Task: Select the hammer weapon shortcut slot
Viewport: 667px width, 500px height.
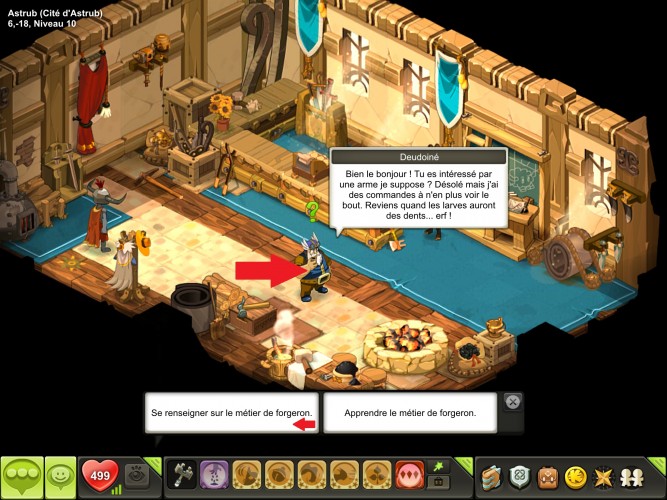Action: click(184, 474)
